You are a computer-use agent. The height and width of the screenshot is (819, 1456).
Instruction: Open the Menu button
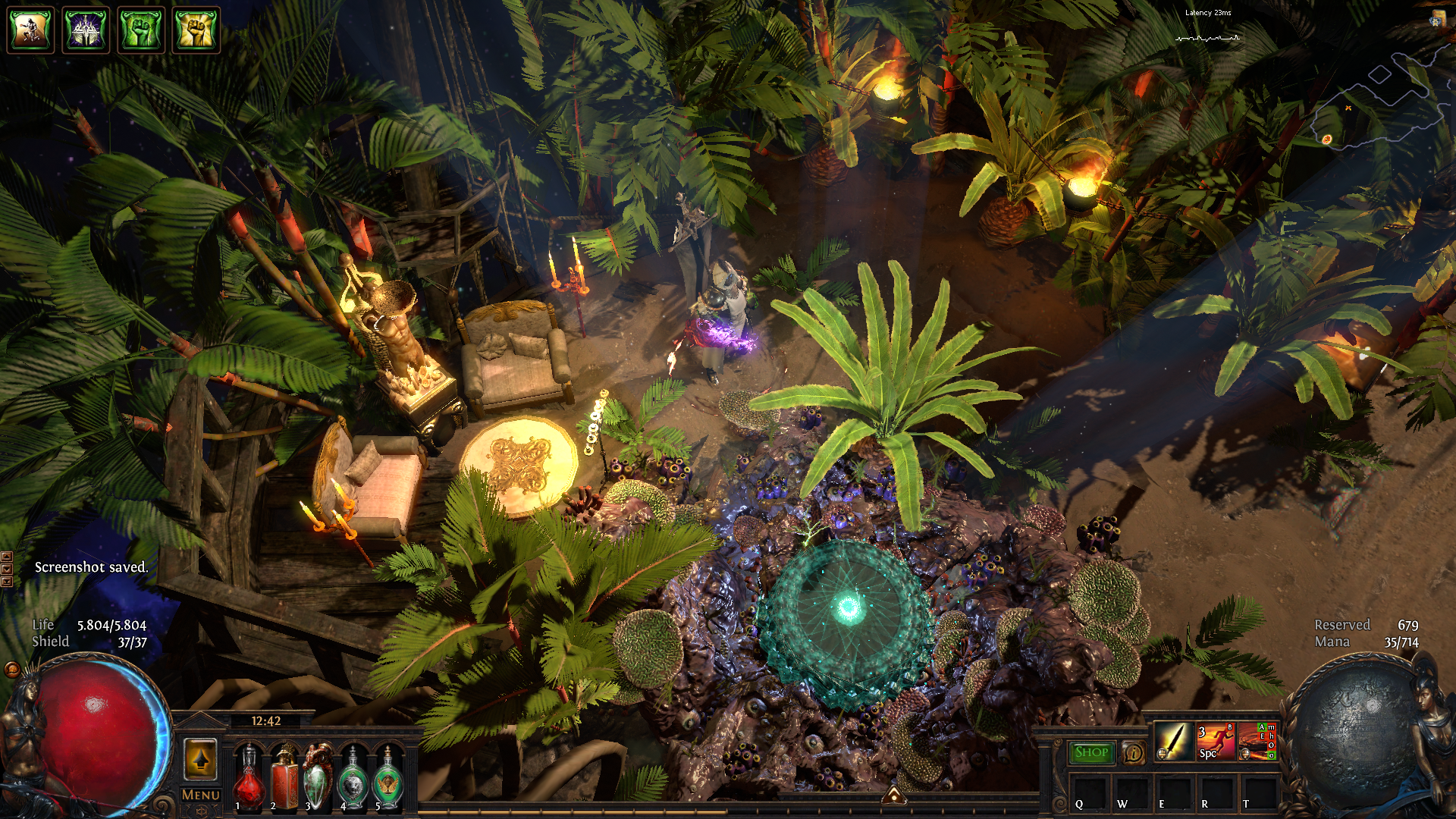pyautogui.click(x=201, y=795)
